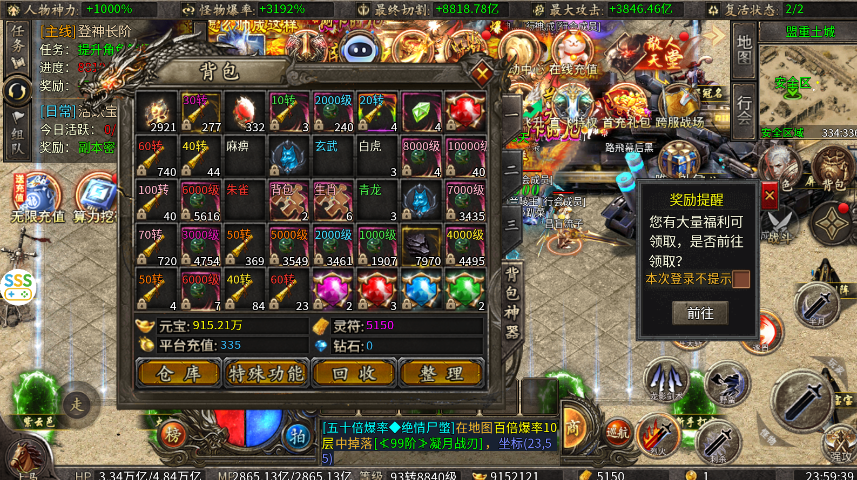The height and width of the screenshot is (480, 857).
Task: Open the 回收 recycle function
Action: [x=353, y=373]
